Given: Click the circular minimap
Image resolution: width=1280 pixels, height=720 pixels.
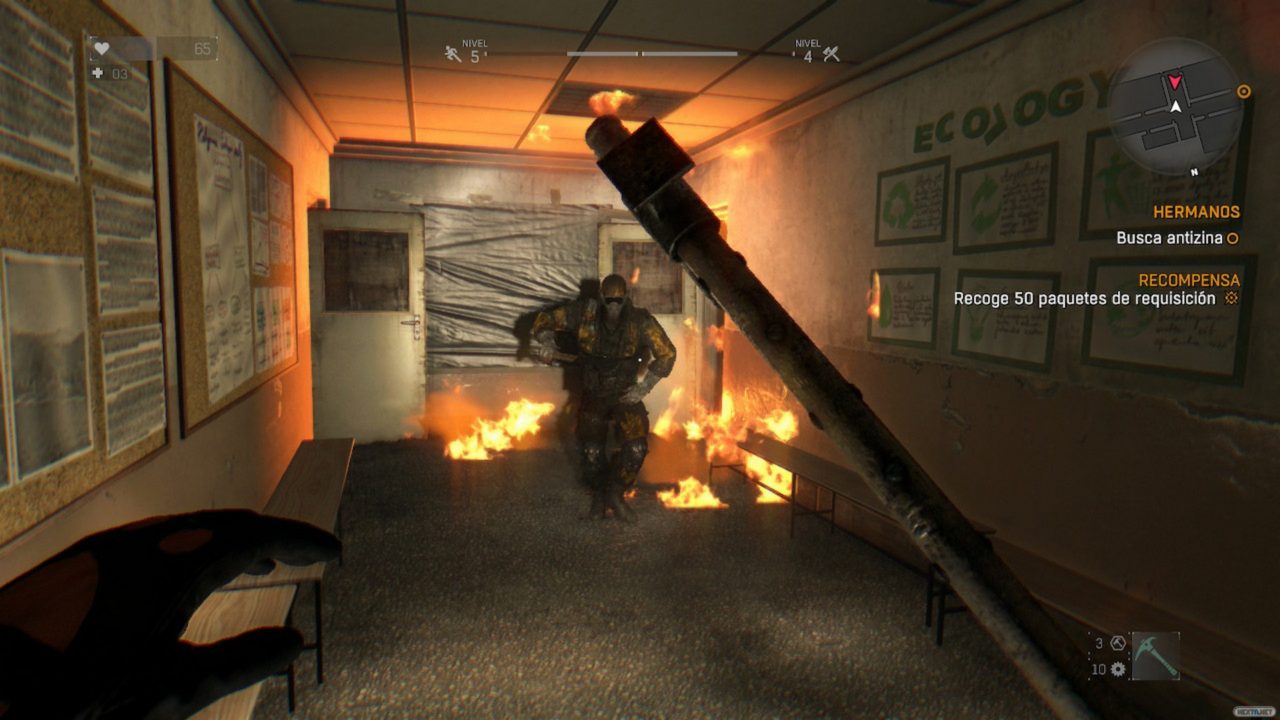Looking at the screenshot, I should click(1176, 107).
